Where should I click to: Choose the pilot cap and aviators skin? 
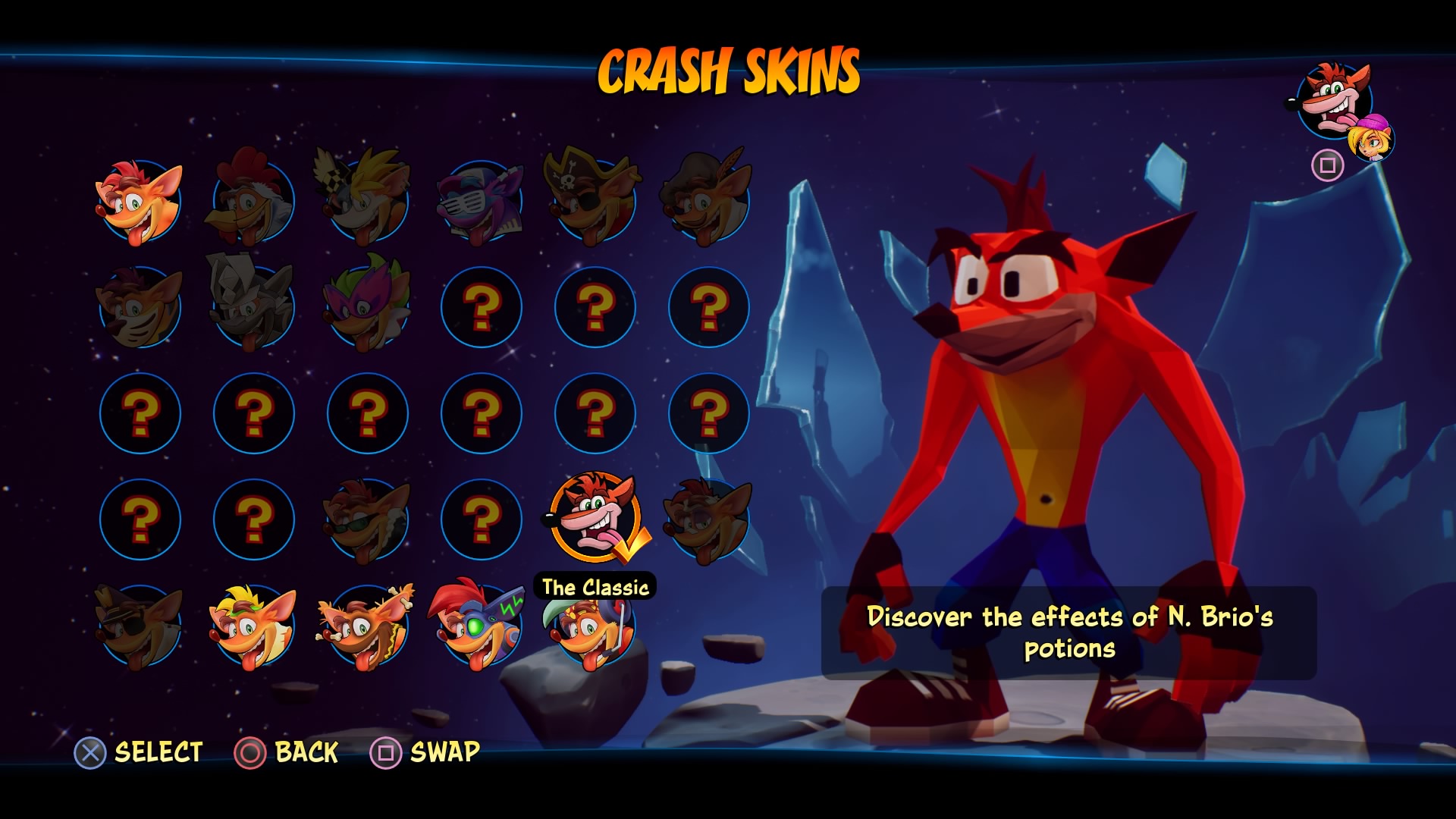point(140,626)
